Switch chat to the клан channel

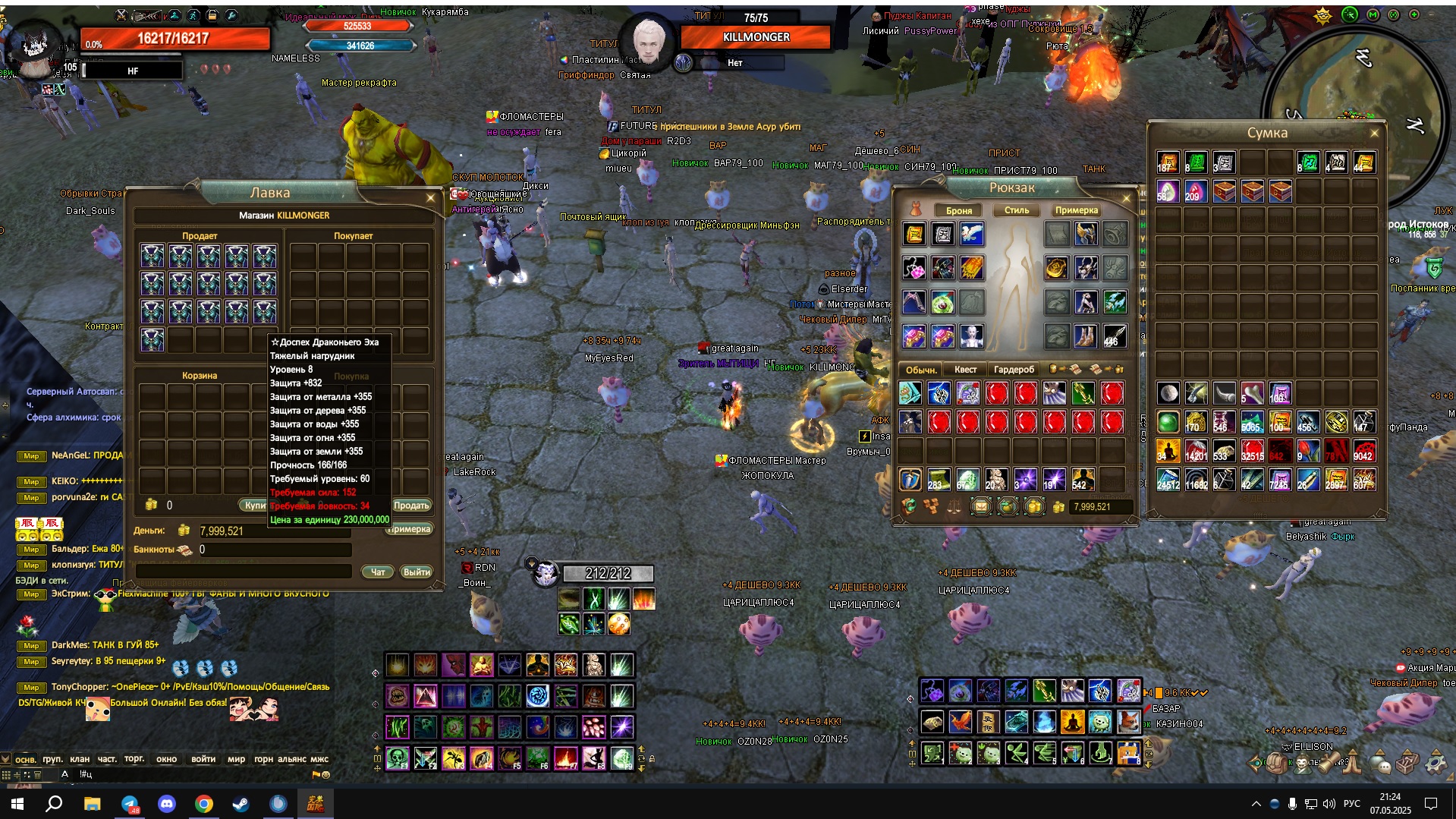pyautogui.click(x=80, y=759)
